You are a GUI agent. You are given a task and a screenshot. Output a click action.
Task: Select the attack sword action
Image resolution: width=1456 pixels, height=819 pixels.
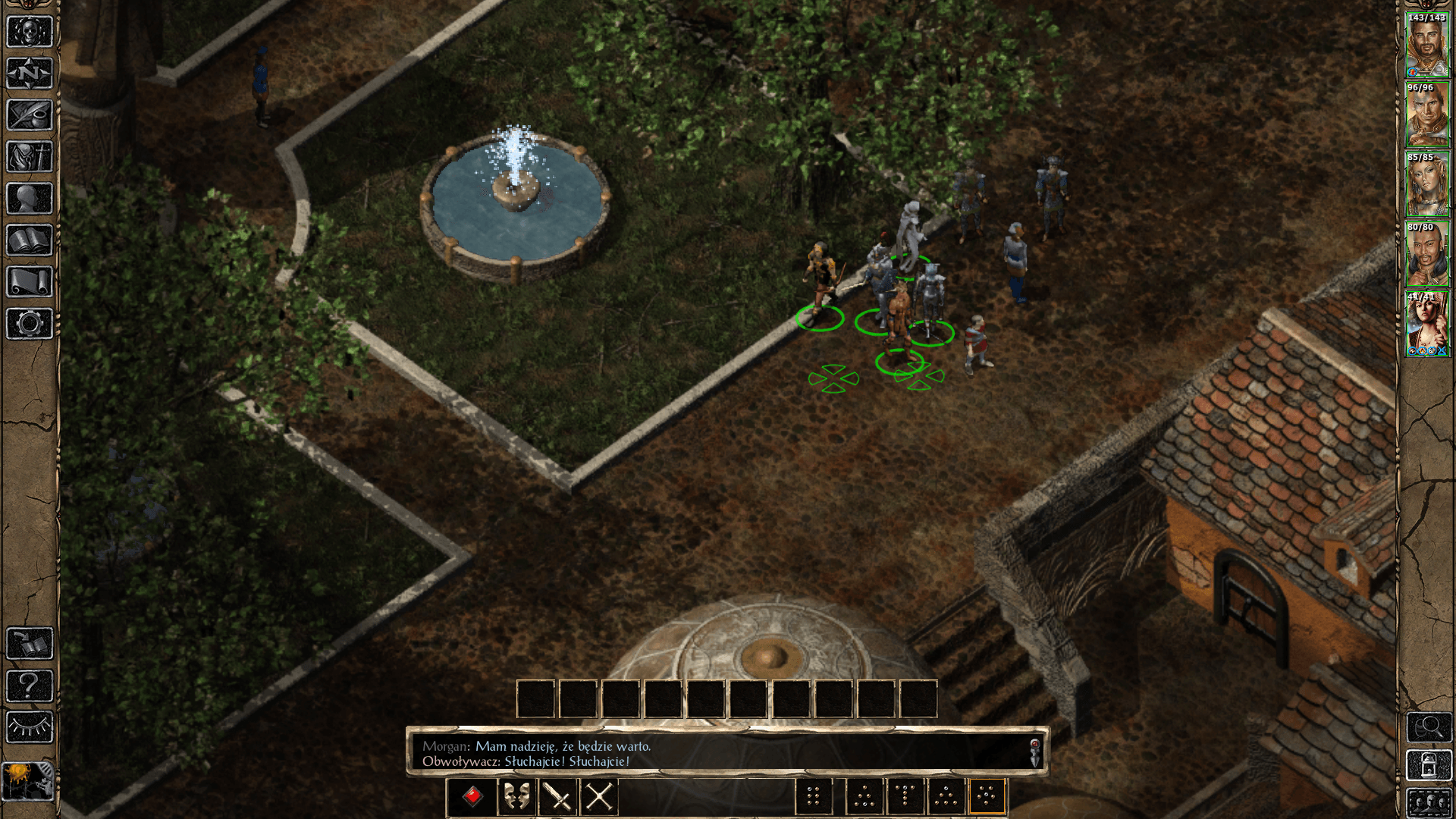tap(557, 796)
